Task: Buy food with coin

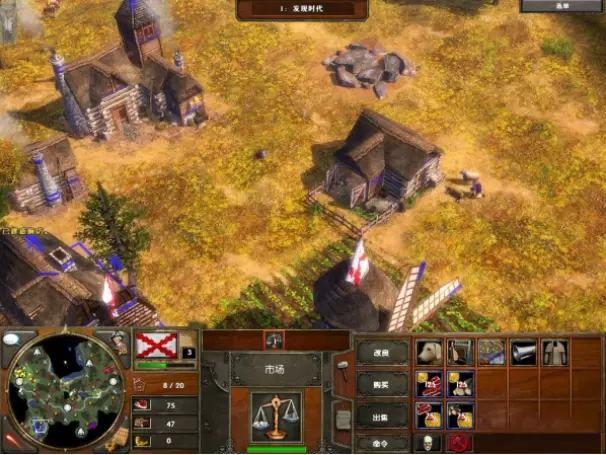Action: tap(430, 384)
